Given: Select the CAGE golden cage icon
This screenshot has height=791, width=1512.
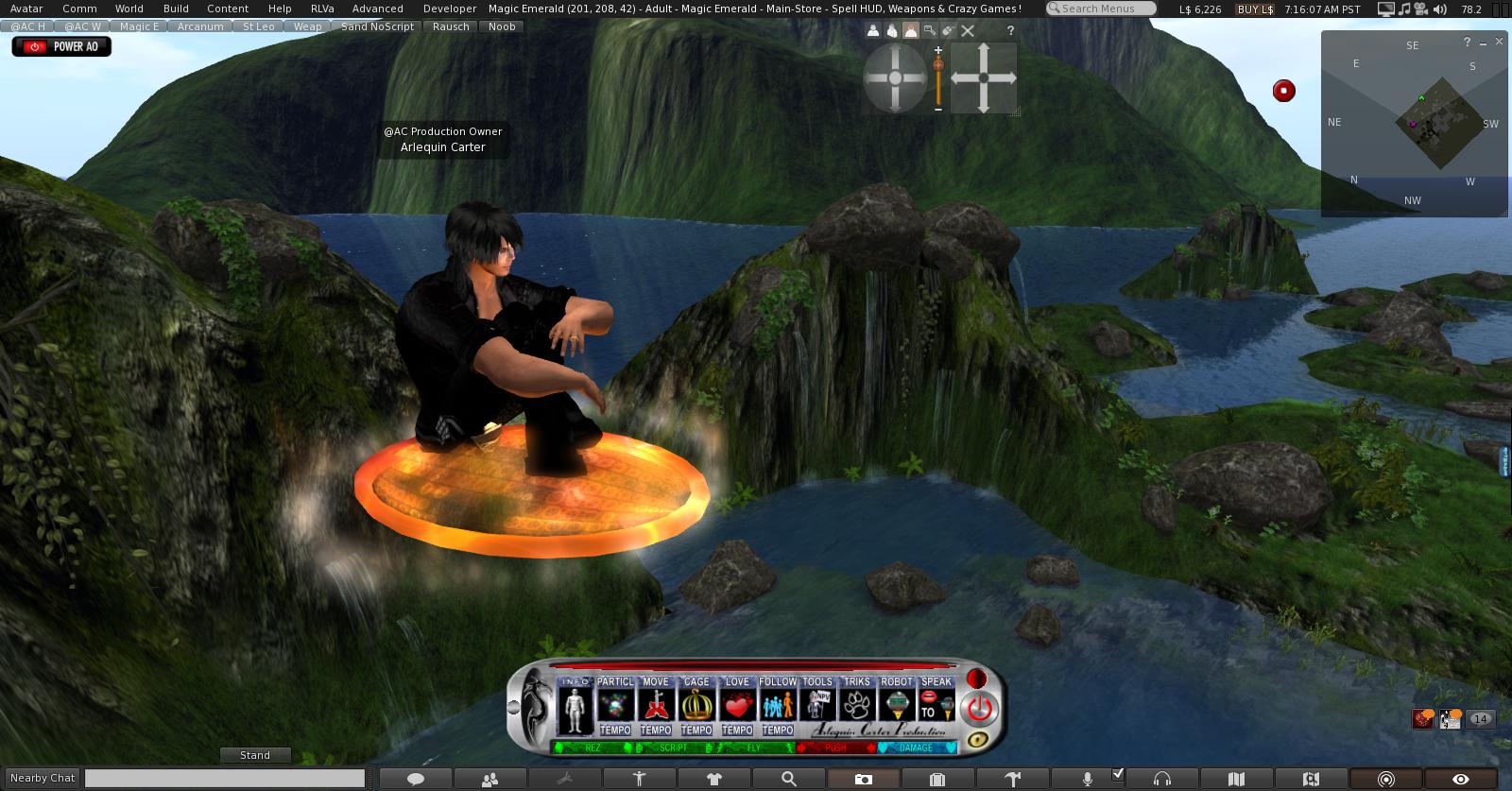Looking at the screenshot, I should tap(696, 705).
